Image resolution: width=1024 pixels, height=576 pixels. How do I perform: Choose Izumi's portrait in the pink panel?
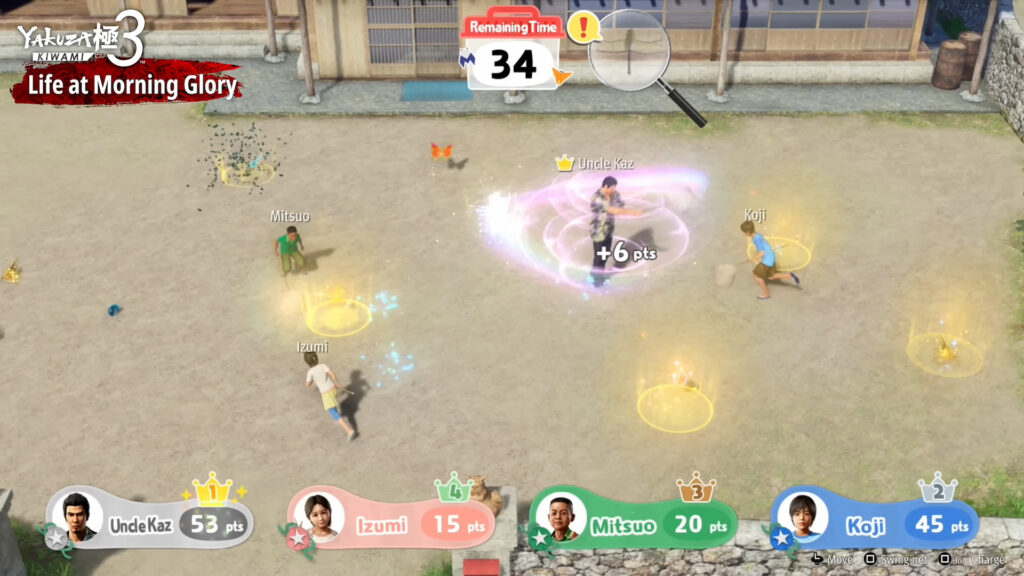(x=320, y=517)
